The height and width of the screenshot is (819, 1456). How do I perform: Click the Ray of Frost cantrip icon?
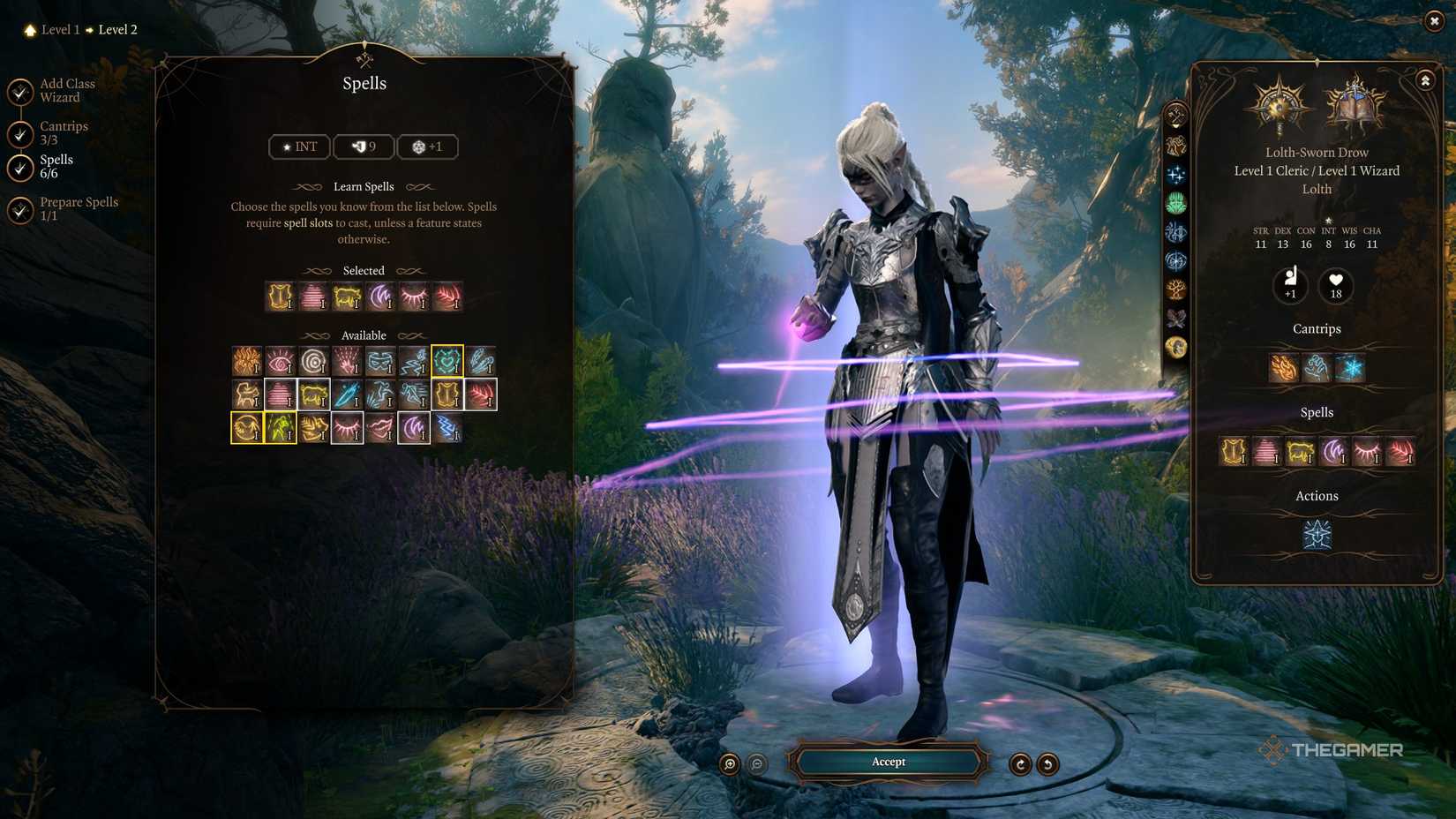[x=1350, y=367]
